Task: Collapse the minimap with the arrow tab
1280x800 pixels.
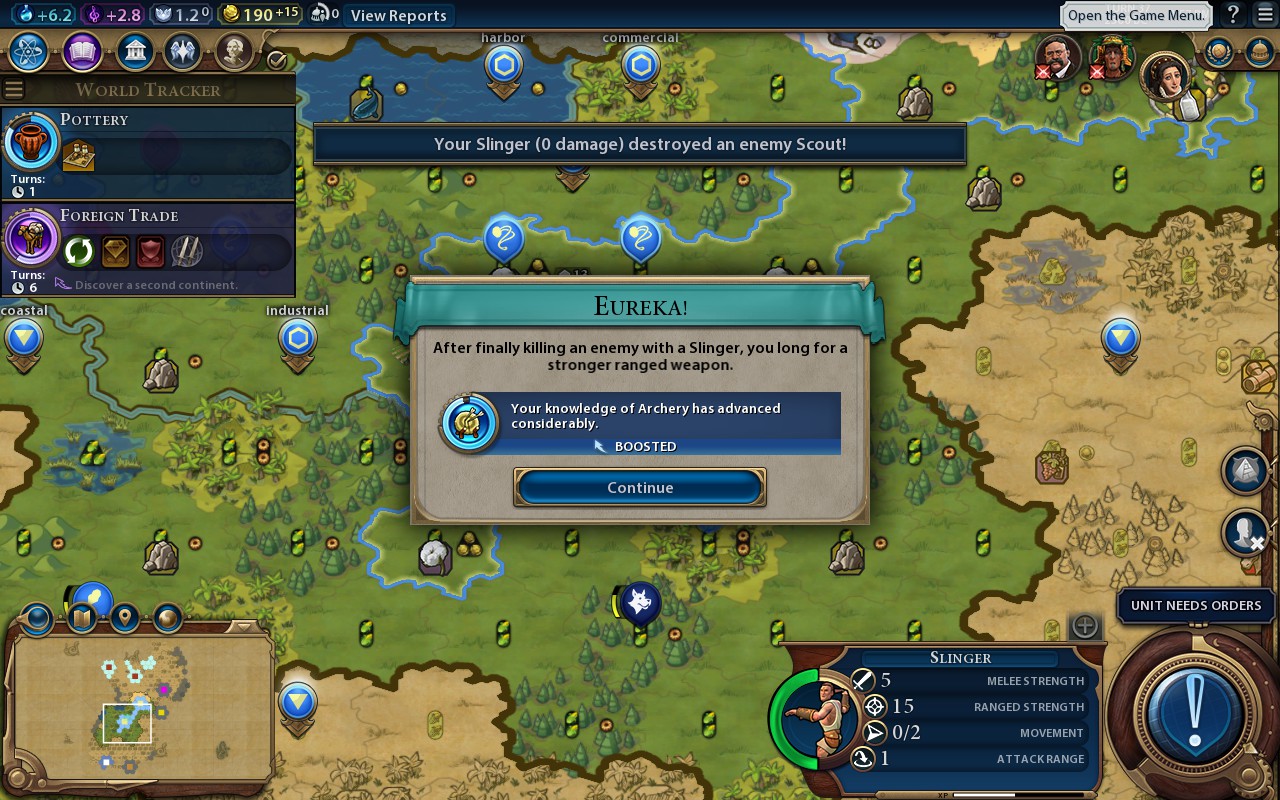Action: 241,627
